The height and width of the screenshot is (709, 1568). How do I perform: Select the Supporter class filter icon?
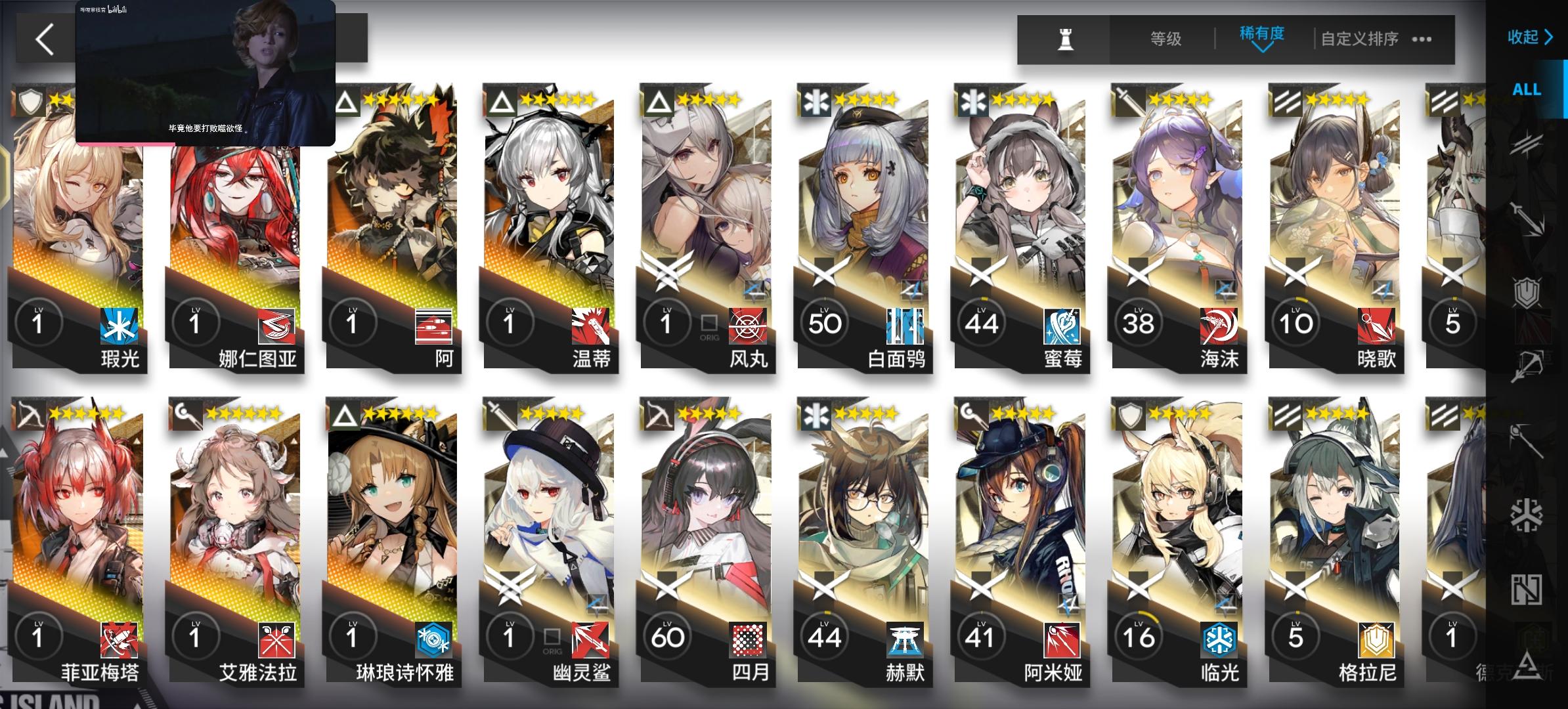1527,588
